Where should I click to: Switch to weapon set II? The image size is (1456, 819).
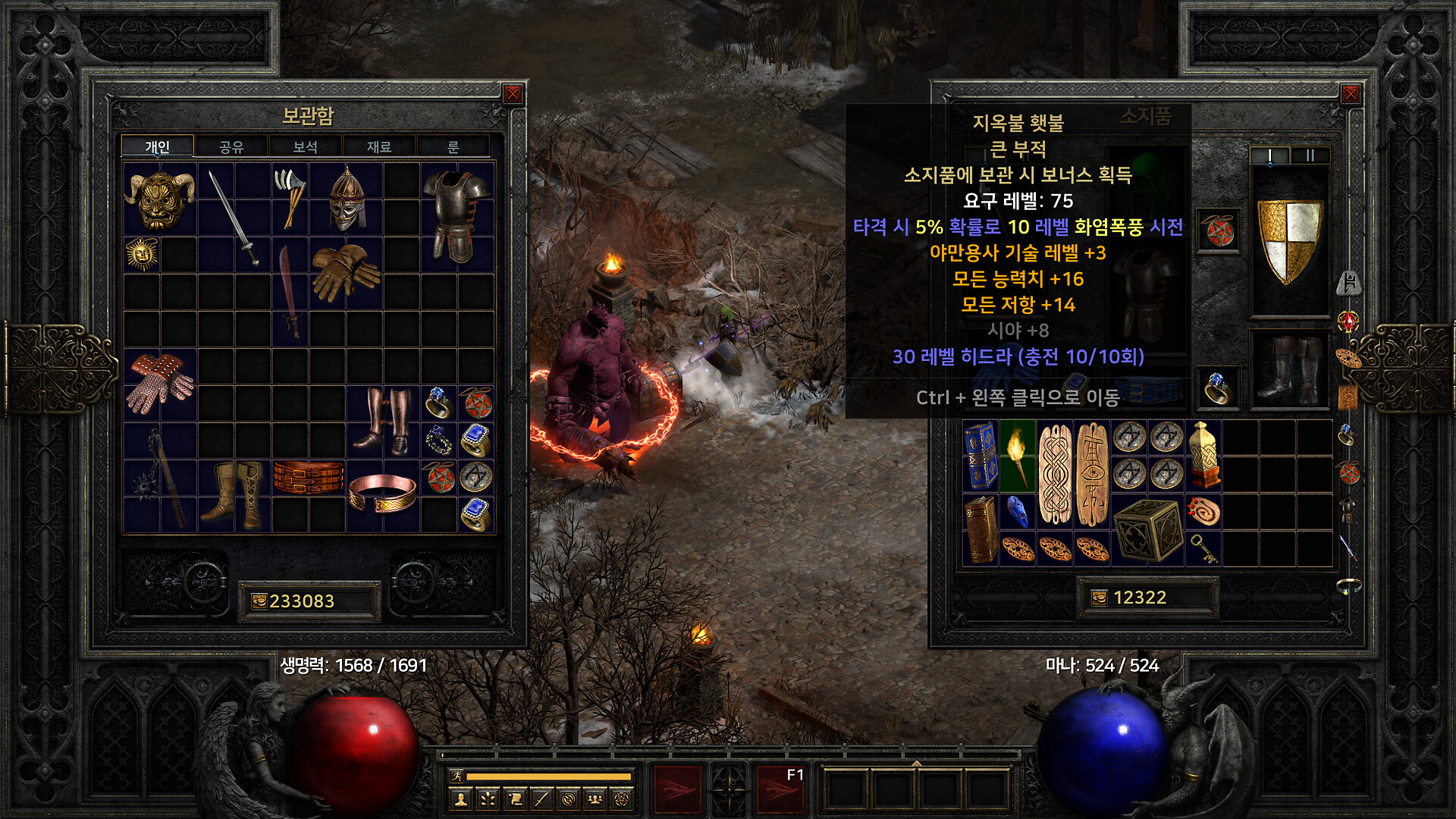click(1310, 155)
